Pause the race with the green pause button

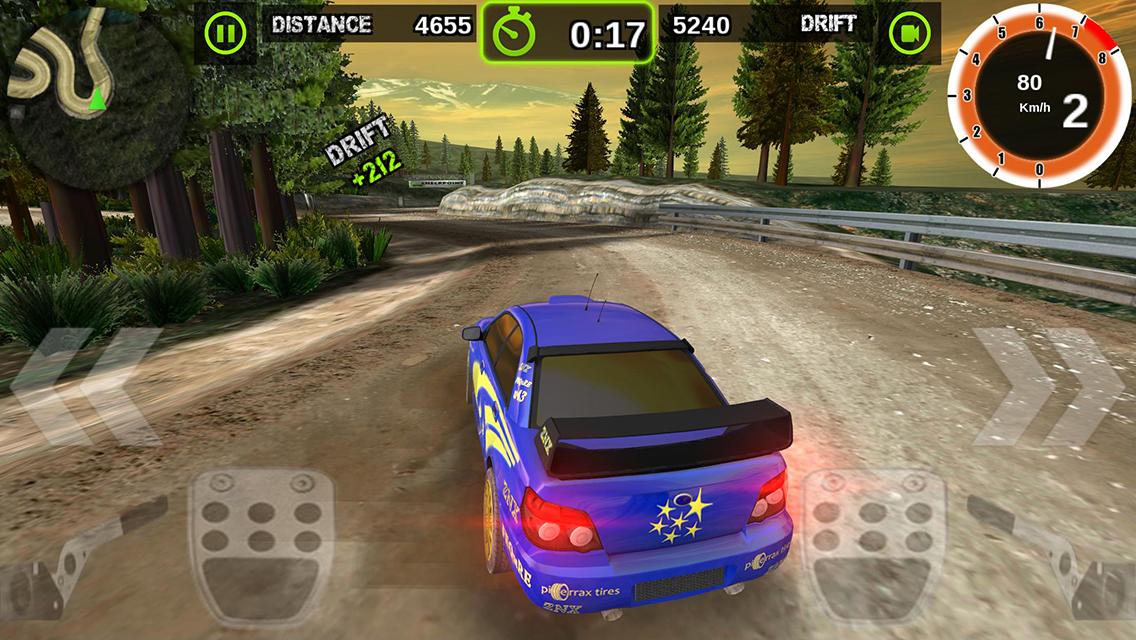pos(225,34)
